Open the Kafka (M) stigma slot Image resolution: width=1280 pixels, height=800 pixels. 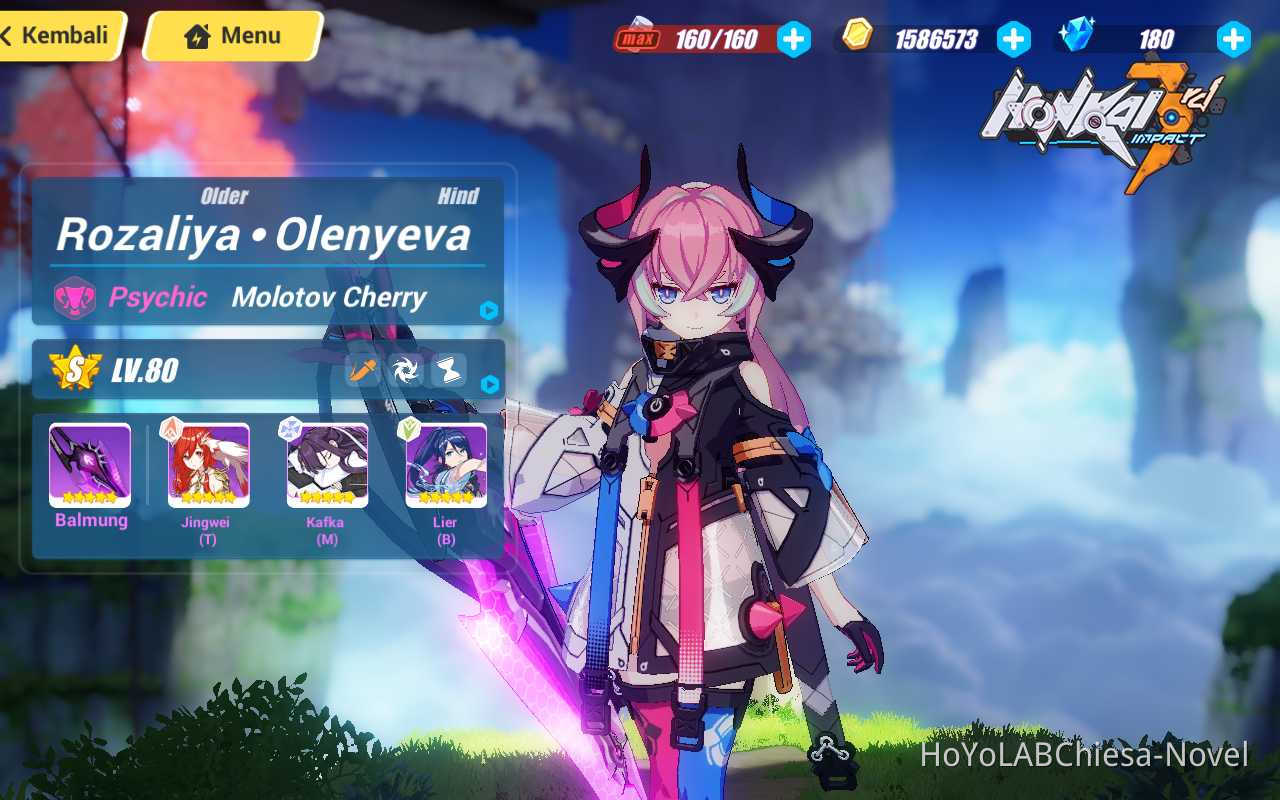326,465
